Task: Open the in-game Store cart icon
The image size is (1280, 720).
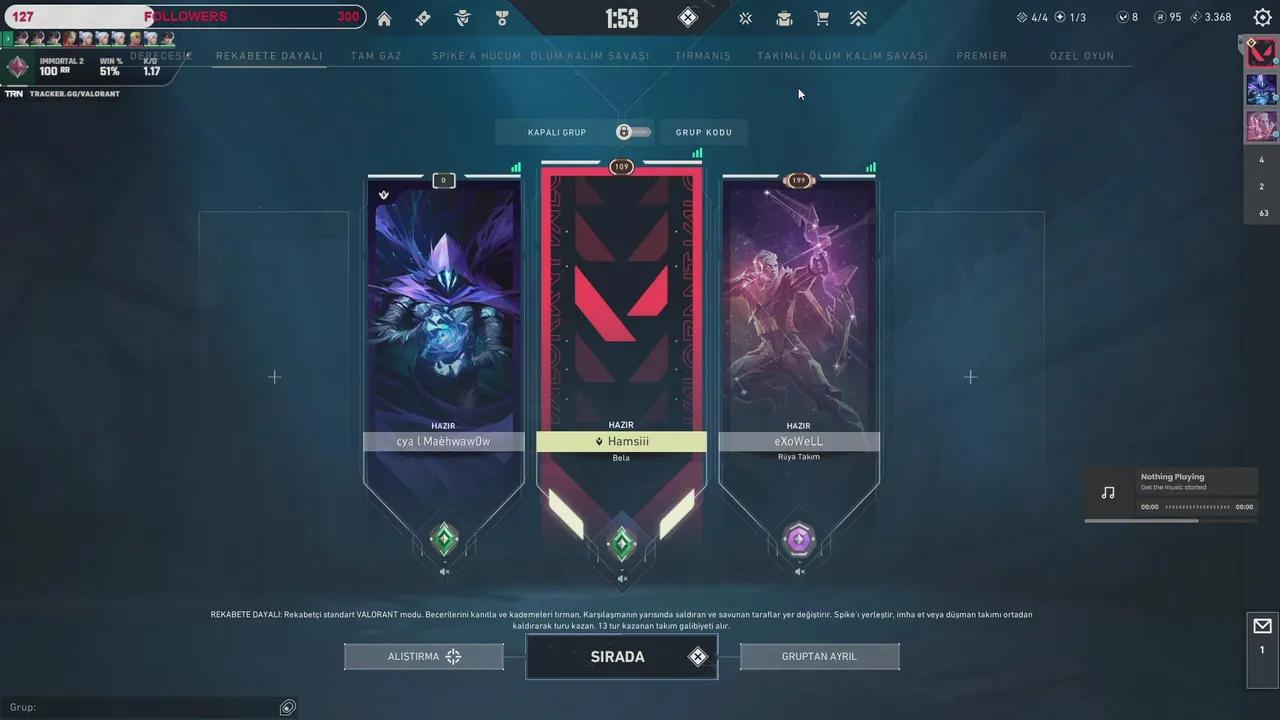Action: click(822, 18)
